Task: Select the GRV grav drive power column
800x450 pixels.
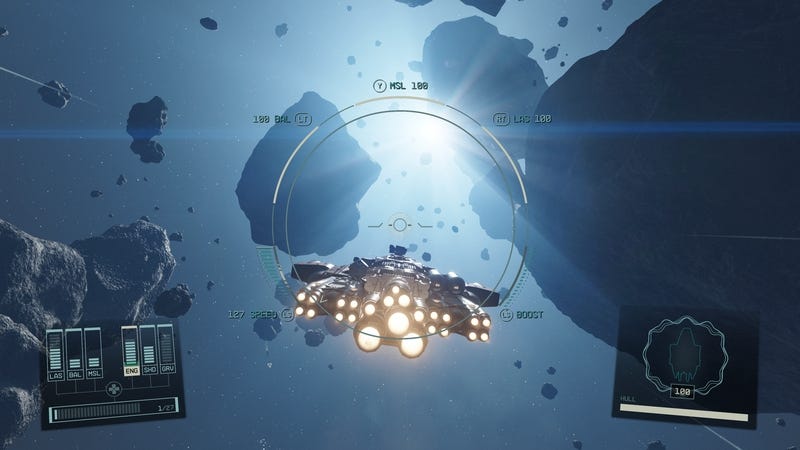Action: 166,352
